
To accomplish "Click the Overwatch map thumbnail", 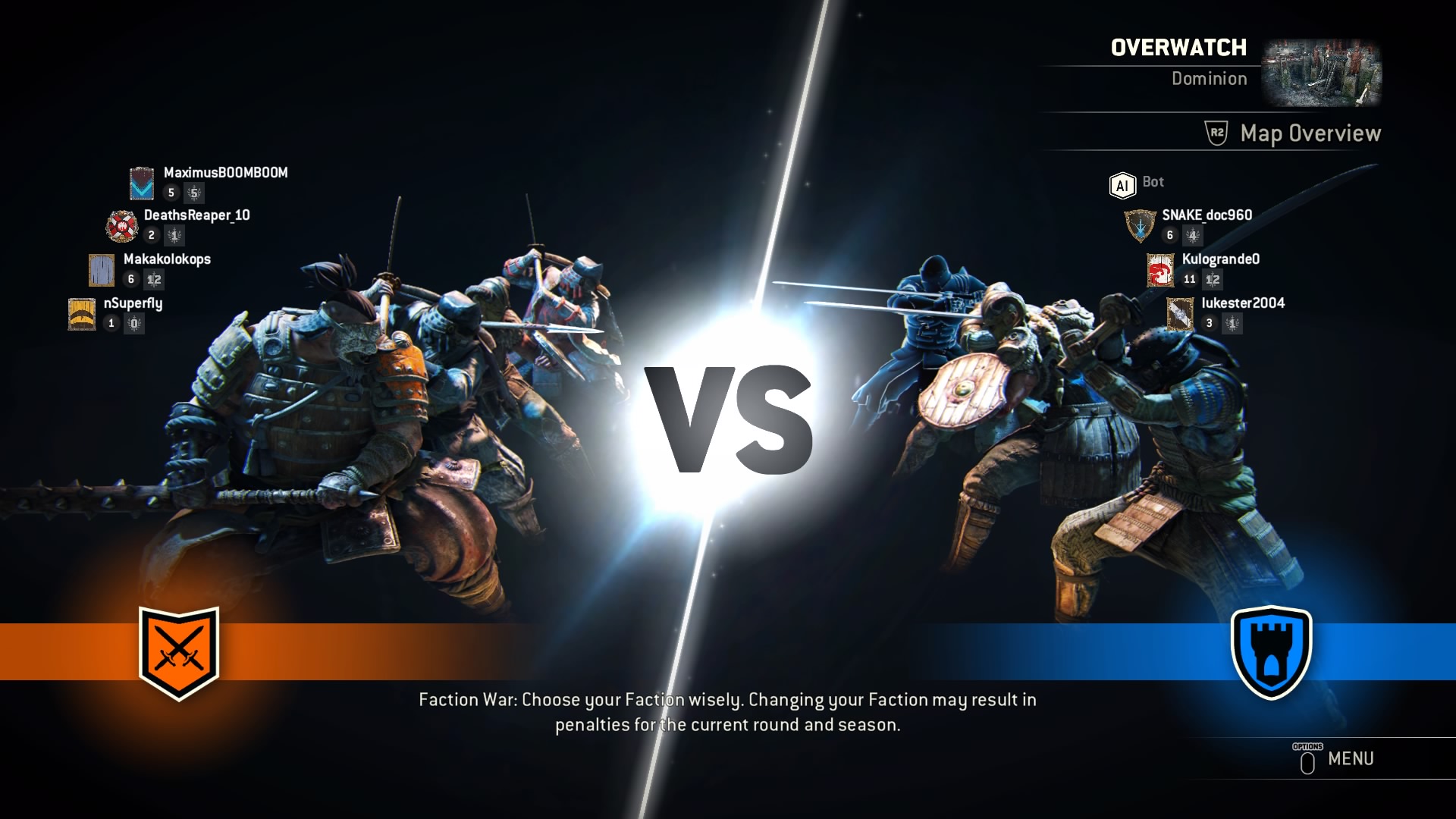I will (x=1323, y=70).
